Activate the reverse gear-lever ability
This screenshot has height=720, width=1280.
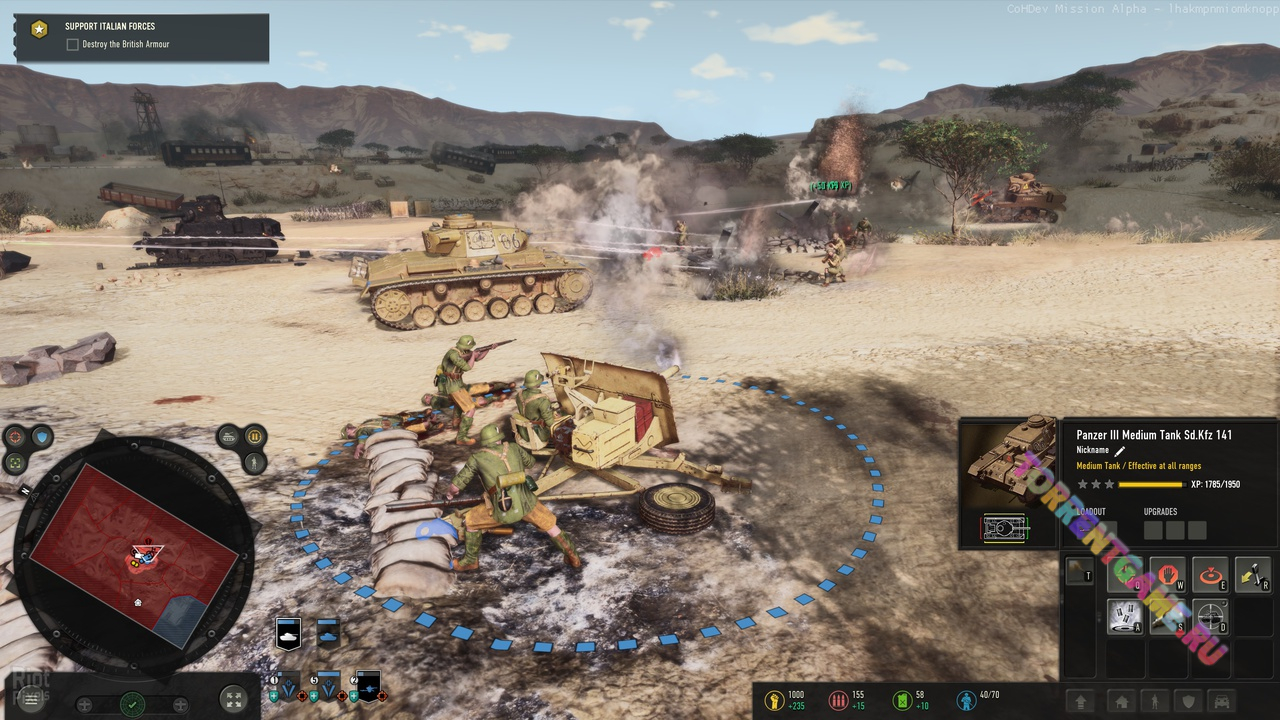1253,574
